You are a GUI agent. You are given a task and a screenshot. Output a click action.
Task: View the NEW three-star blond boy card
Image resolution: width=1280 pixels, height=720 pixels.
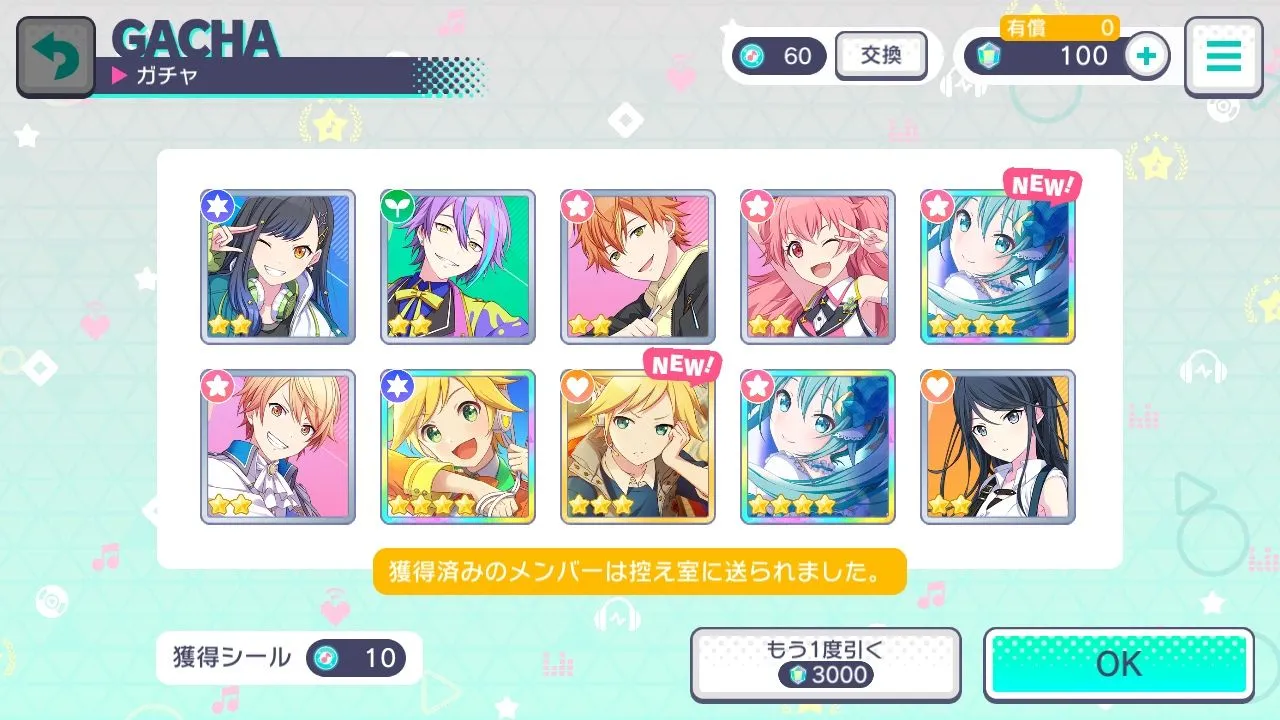tap(638, 447)
